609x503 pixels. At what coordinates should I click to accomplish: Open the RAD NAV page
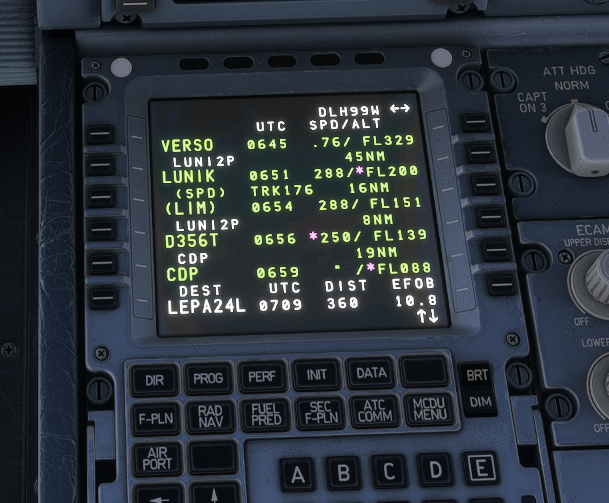tap(210, 416)
